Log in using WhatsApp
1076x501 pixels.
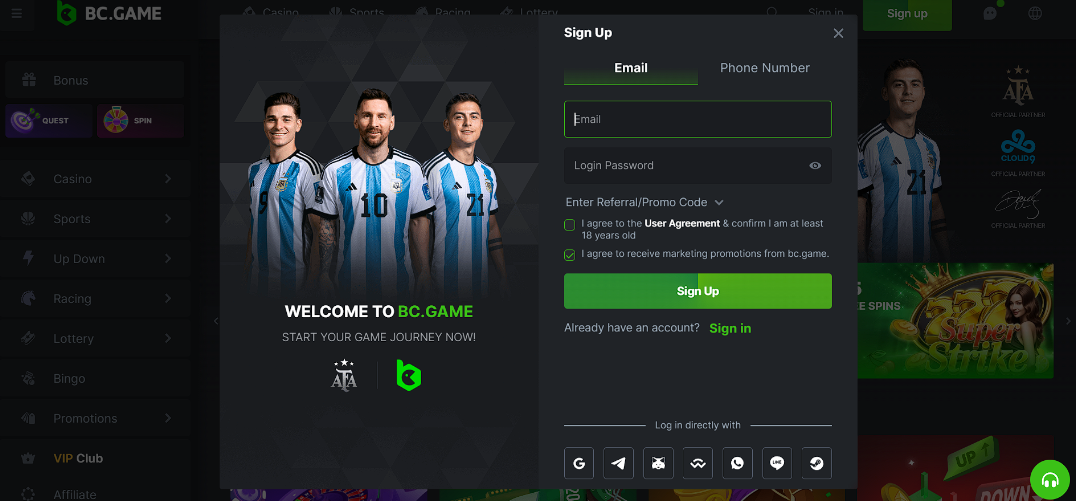tap(738, 463)
